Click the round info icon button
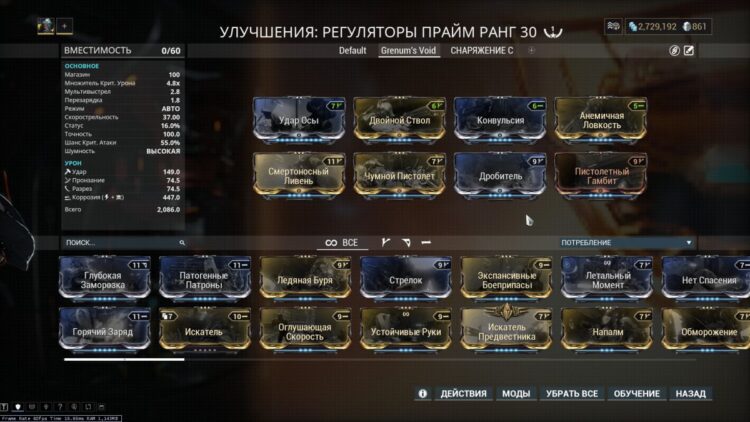This screenshot has height=422, width=750. point(423,394)
